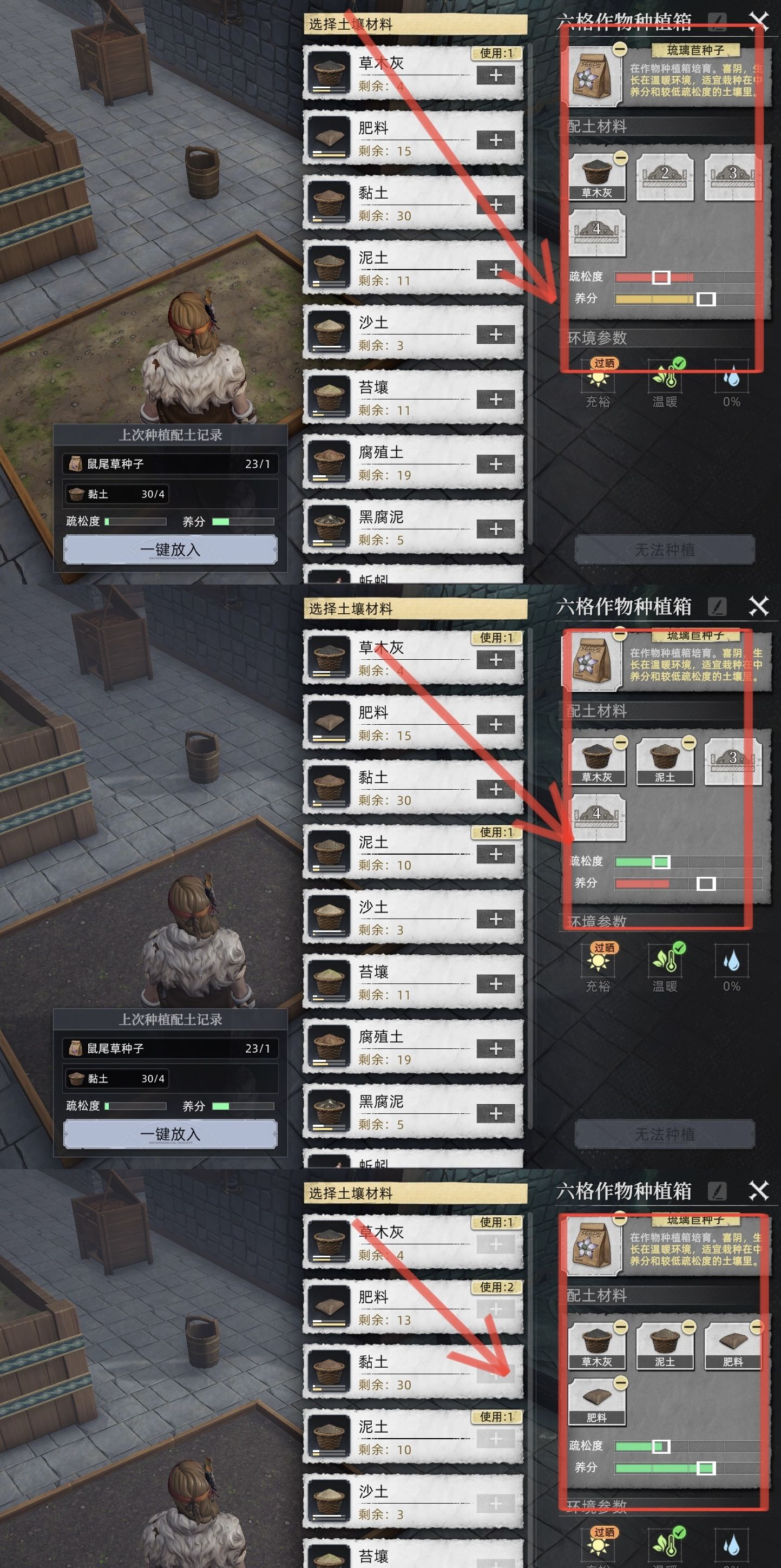Click the 琉璃苣种子 seed bag icon
The image size is (781, 1568).
pyautogui.click(x=594, y=76)
